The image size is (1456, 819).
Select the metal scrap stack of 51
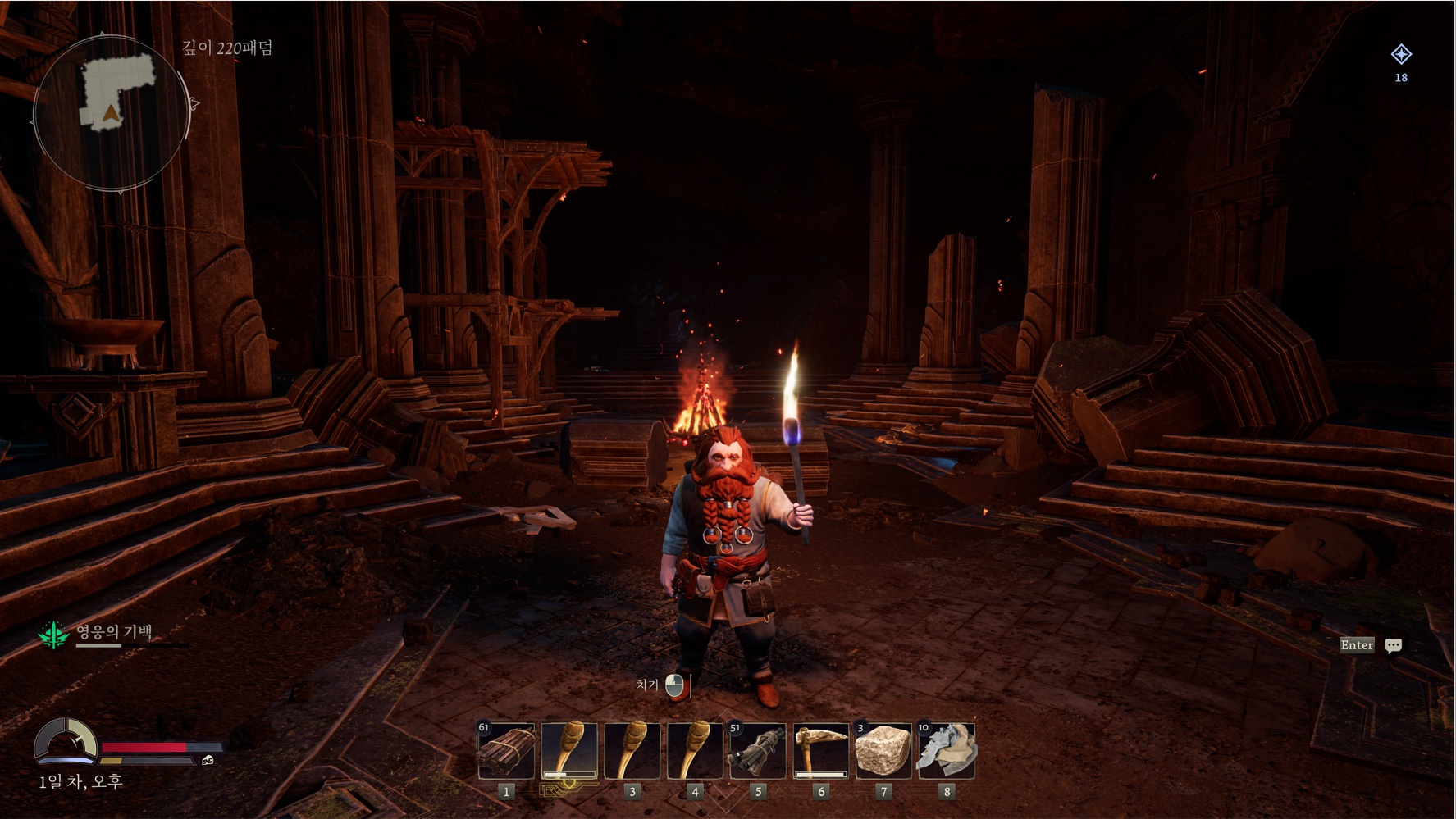click(x=758, y=750)
